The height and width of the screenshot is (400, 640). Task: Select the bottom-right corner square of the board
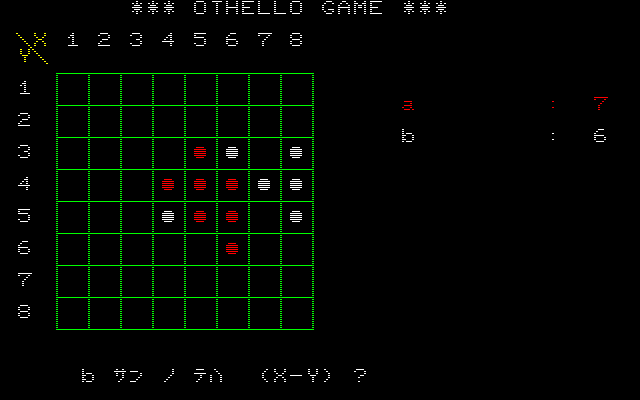296,312
